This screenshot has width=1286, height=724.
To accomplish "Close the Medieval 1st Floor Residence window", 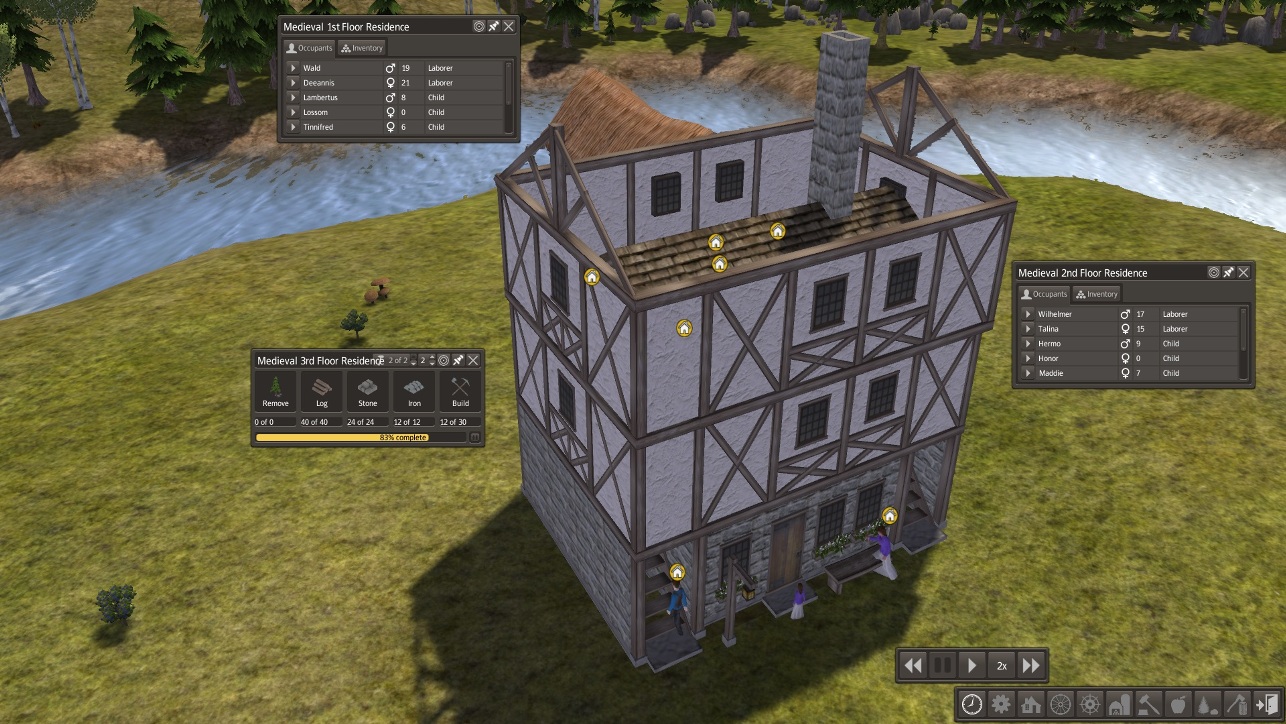I will [x=509, y=26].
